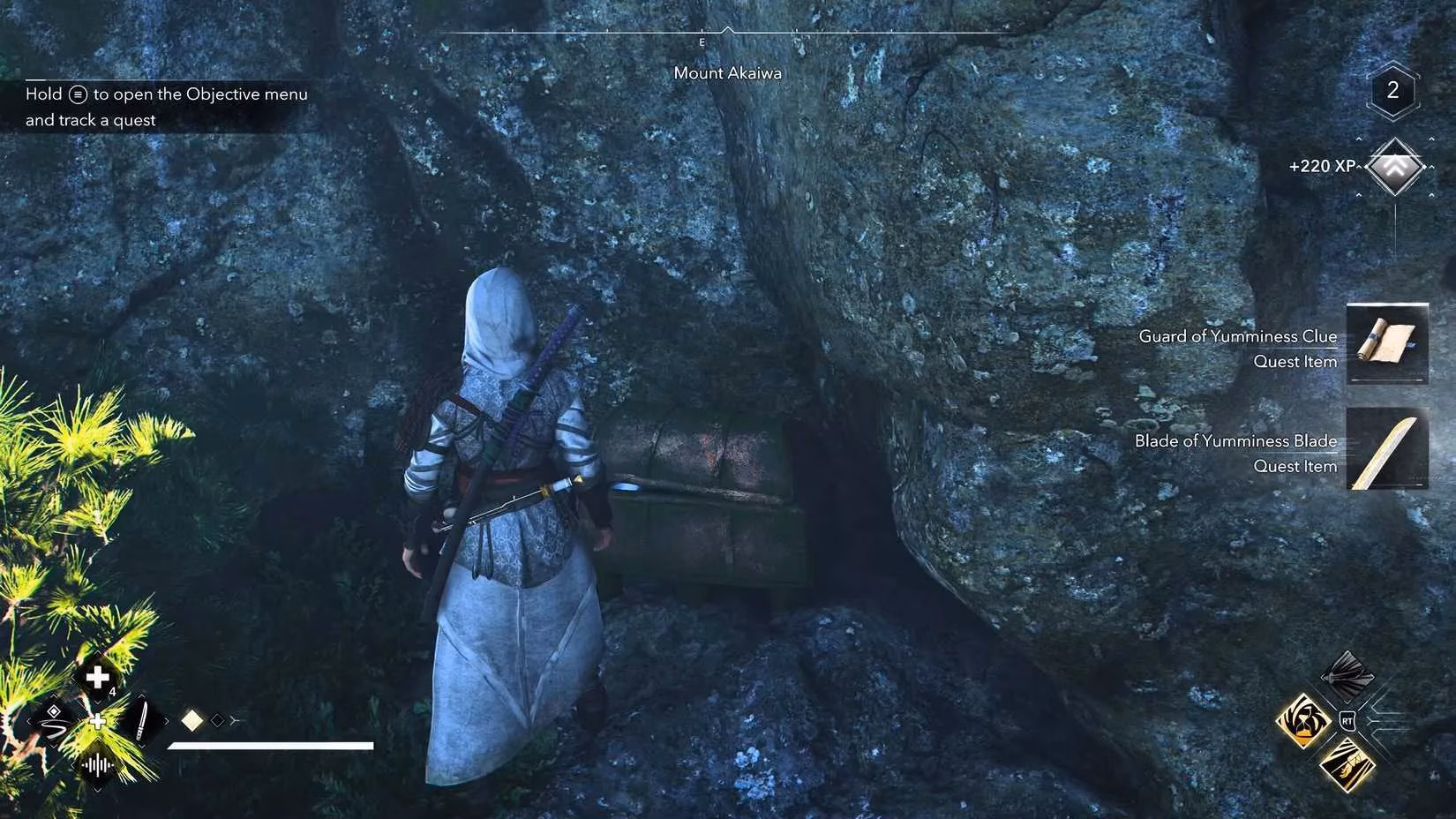Select the kunai knife item icon

142,721
